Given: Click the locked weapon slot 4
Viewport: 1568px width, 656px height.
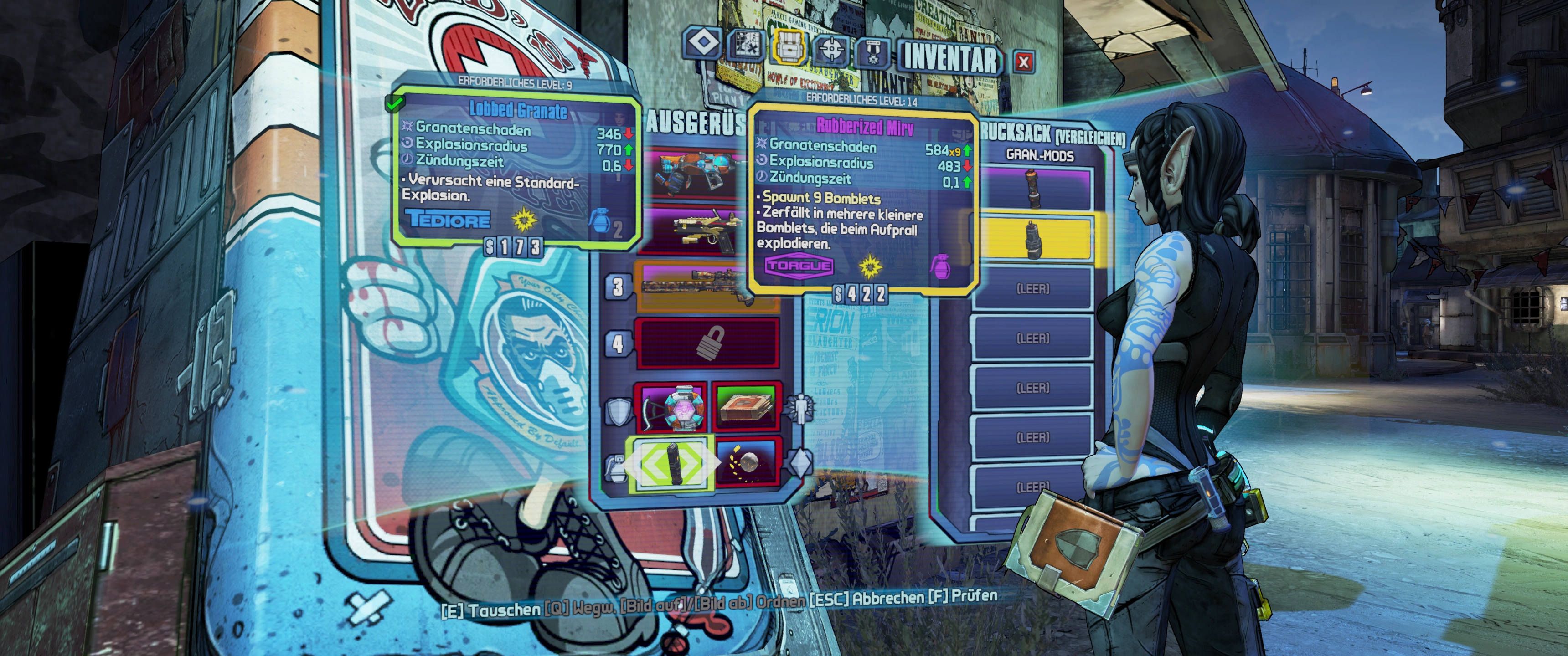Looking at the screenshot, I should click(707, 343).
